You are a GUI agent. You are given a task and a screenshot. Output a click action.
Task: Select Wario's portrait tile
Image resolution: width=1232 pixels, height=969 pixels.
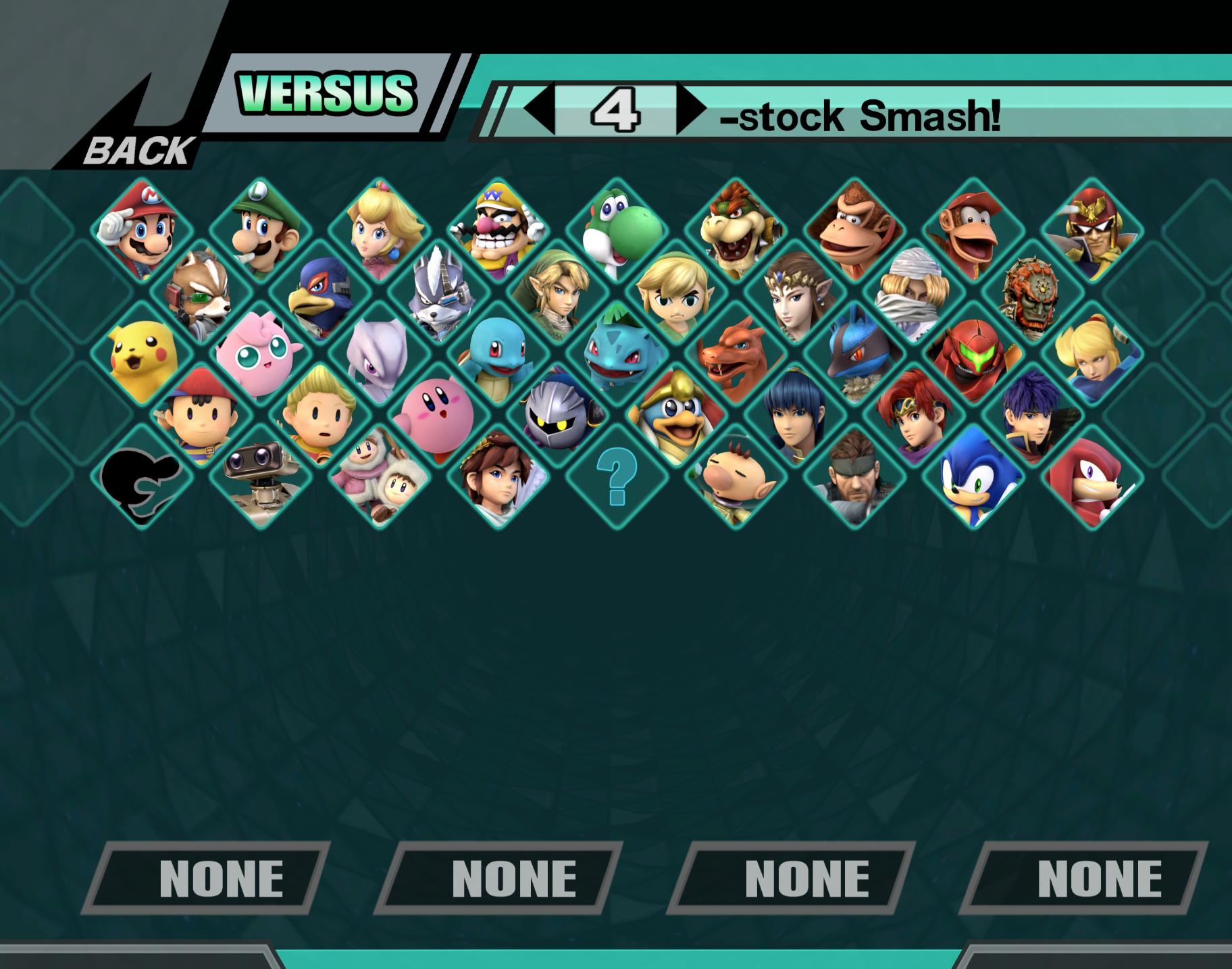[x=498, y=229]
